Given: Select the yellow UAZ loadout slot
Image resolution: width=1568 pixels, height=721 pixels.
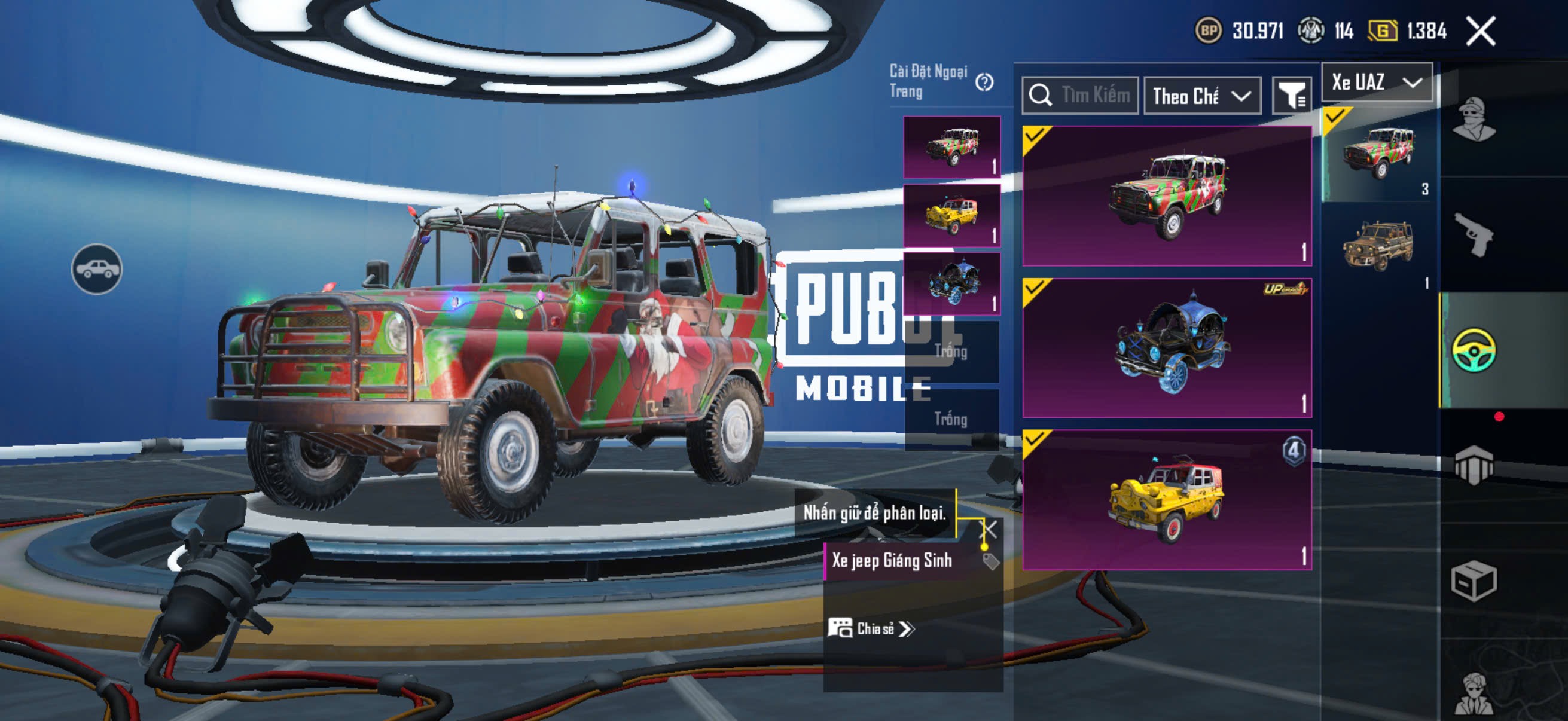Looking at the screenshot, I should 951,215.
